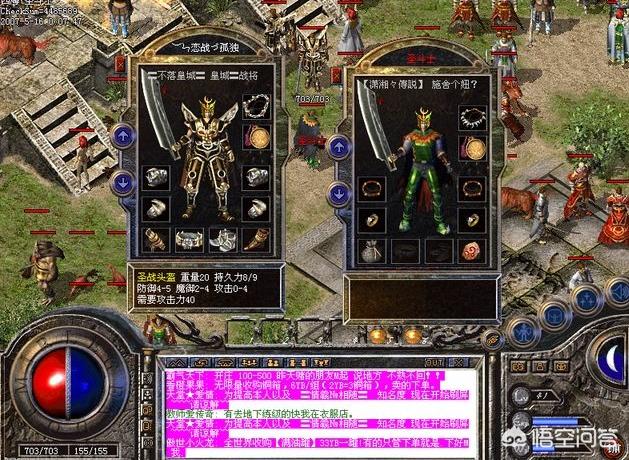The height and width of the screenshot is (460, 629).
Task: Select the left character's boots slot
Action: point(223,239)
